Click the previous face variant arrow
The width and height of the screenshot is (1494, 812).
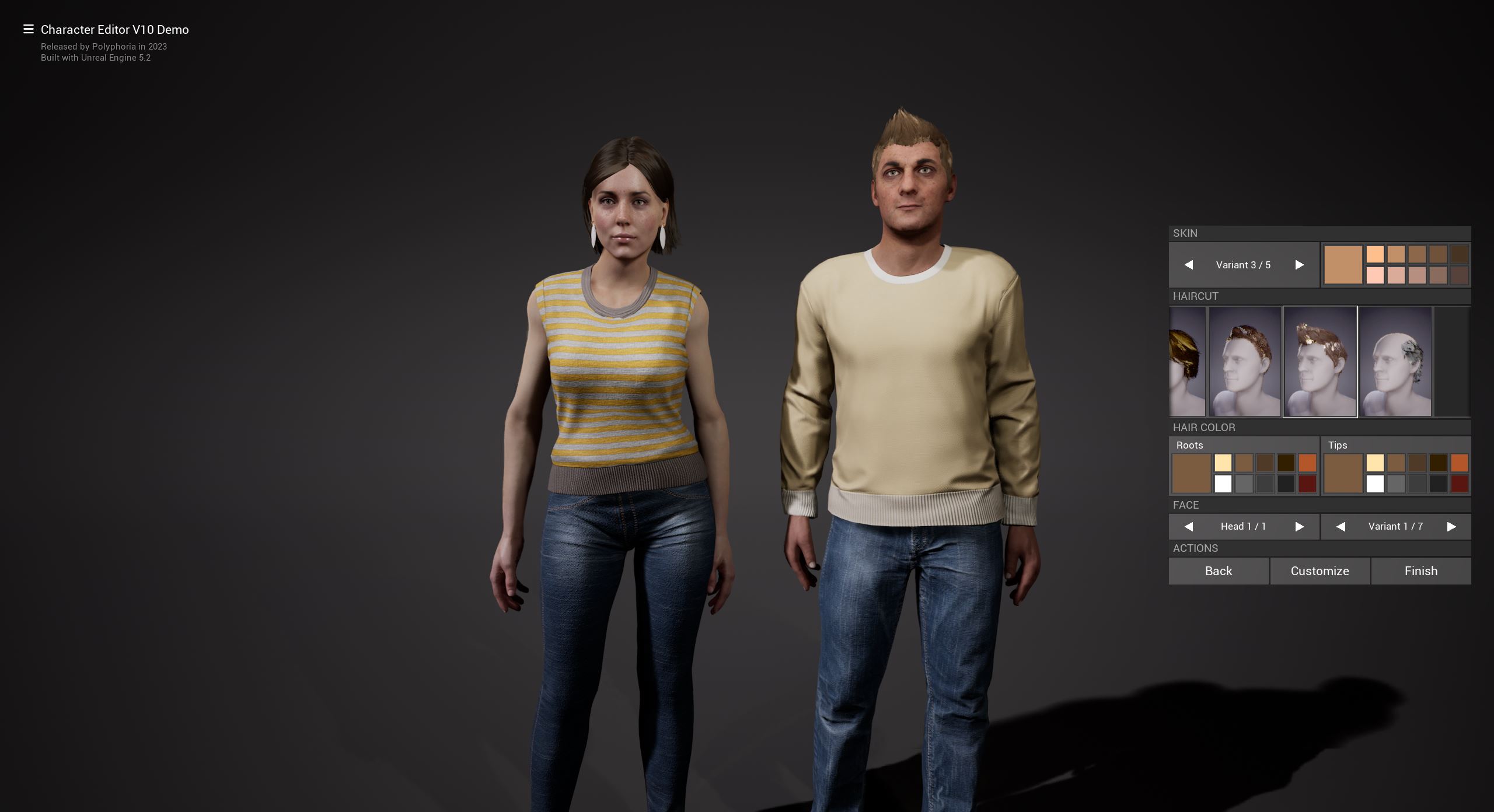[x=1341, y=526]
